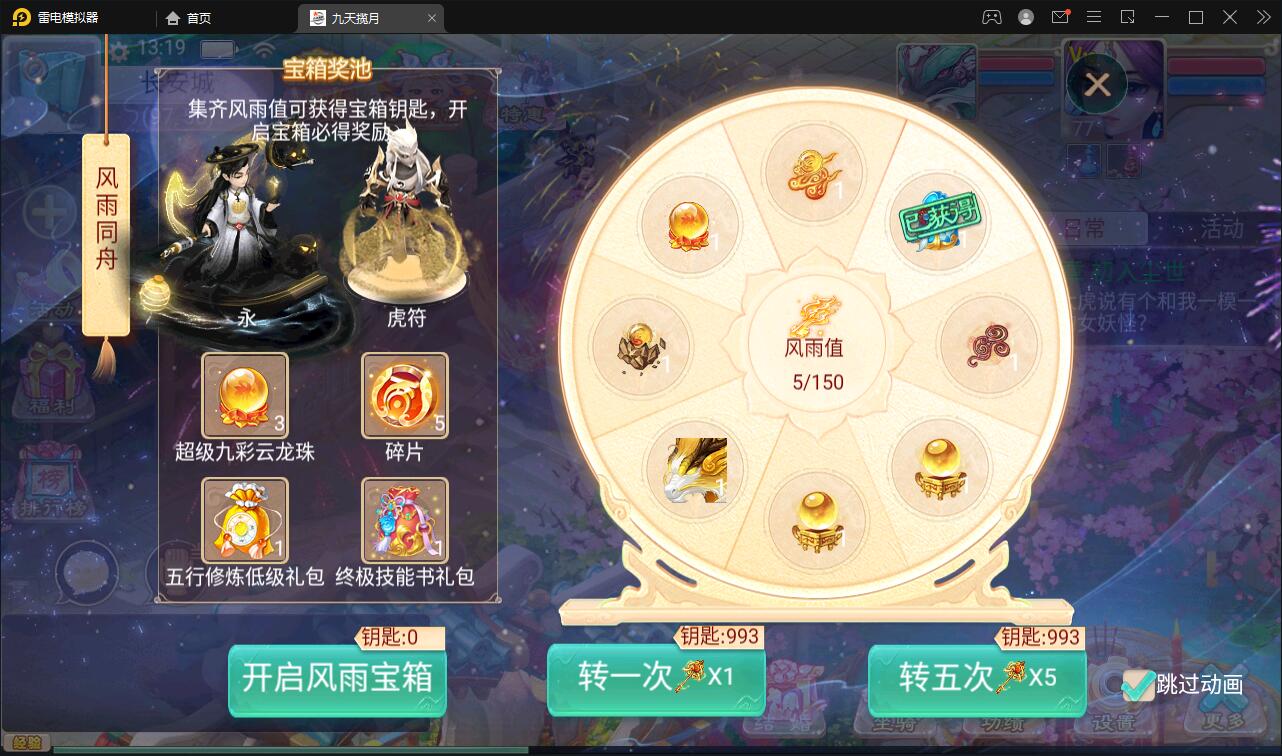Open the 五行修炼低级礼包 gift pack
Image resolution: width=1282 pixels, height=756 pixels.
[244, 519]
